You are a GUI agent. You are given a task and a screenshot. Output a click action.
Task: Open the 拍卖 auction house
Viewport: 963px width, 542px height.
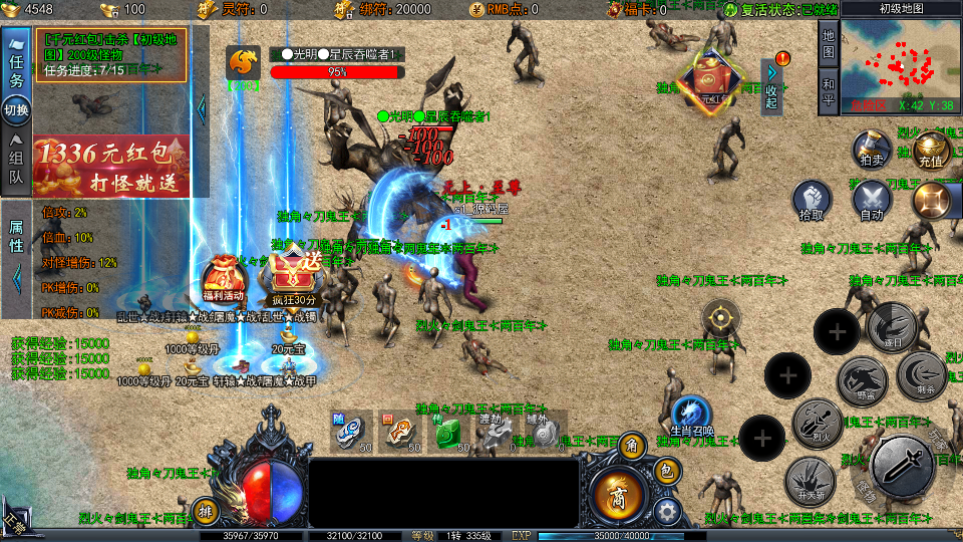[871, 151]
